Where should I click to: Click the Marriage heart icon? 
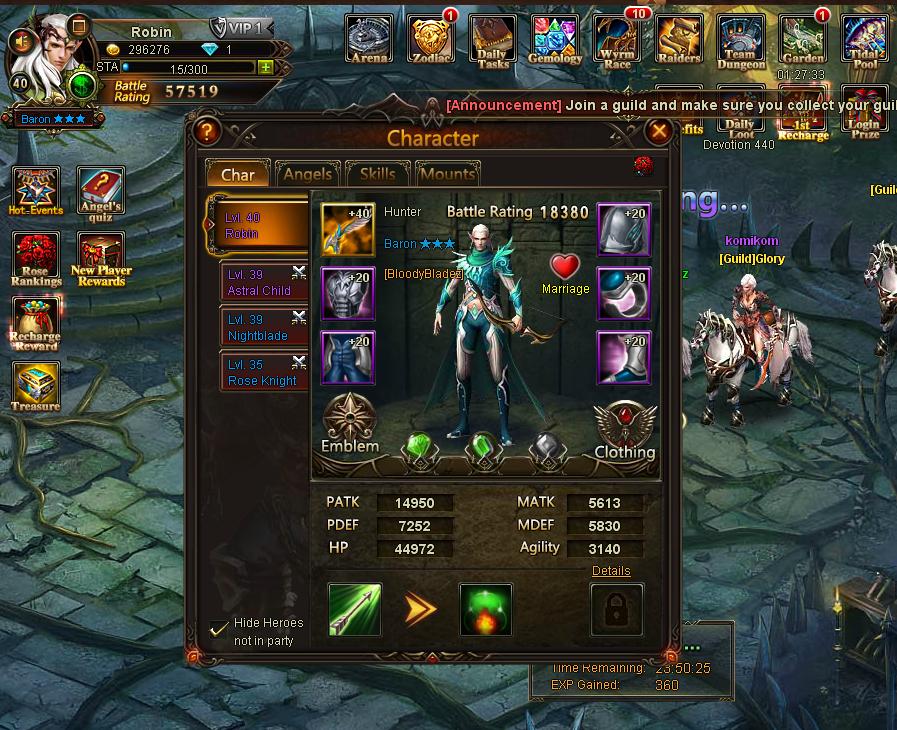tap(566, 268)
